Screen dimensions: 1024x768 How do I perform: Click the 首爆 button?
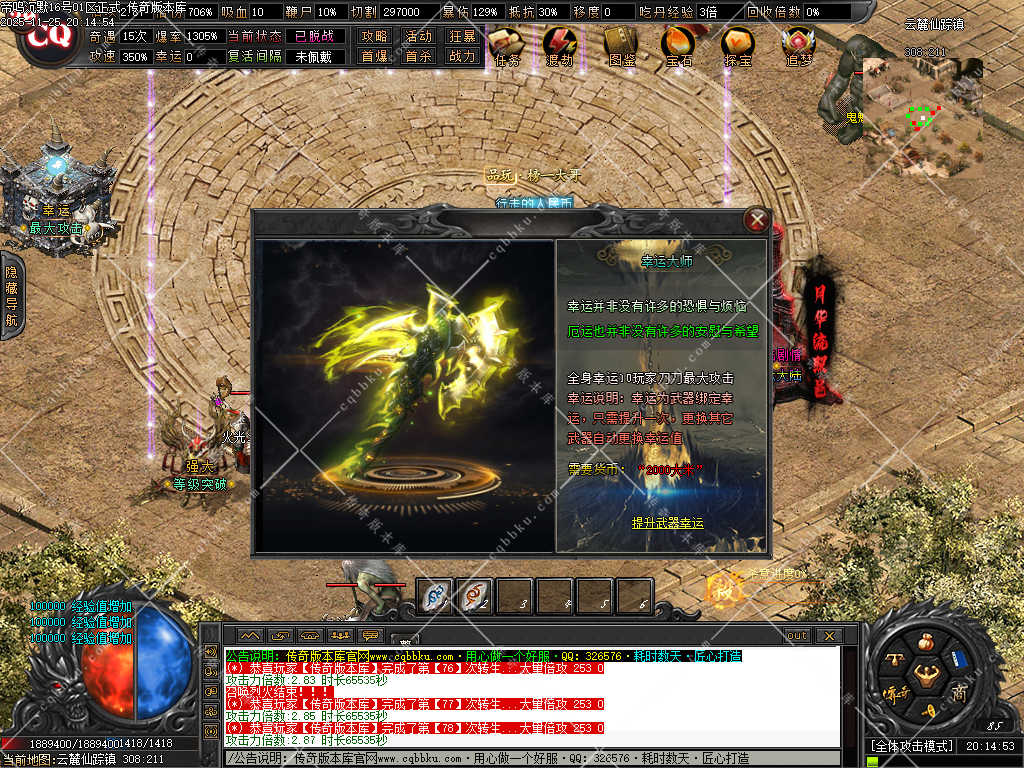coord(375,57)
